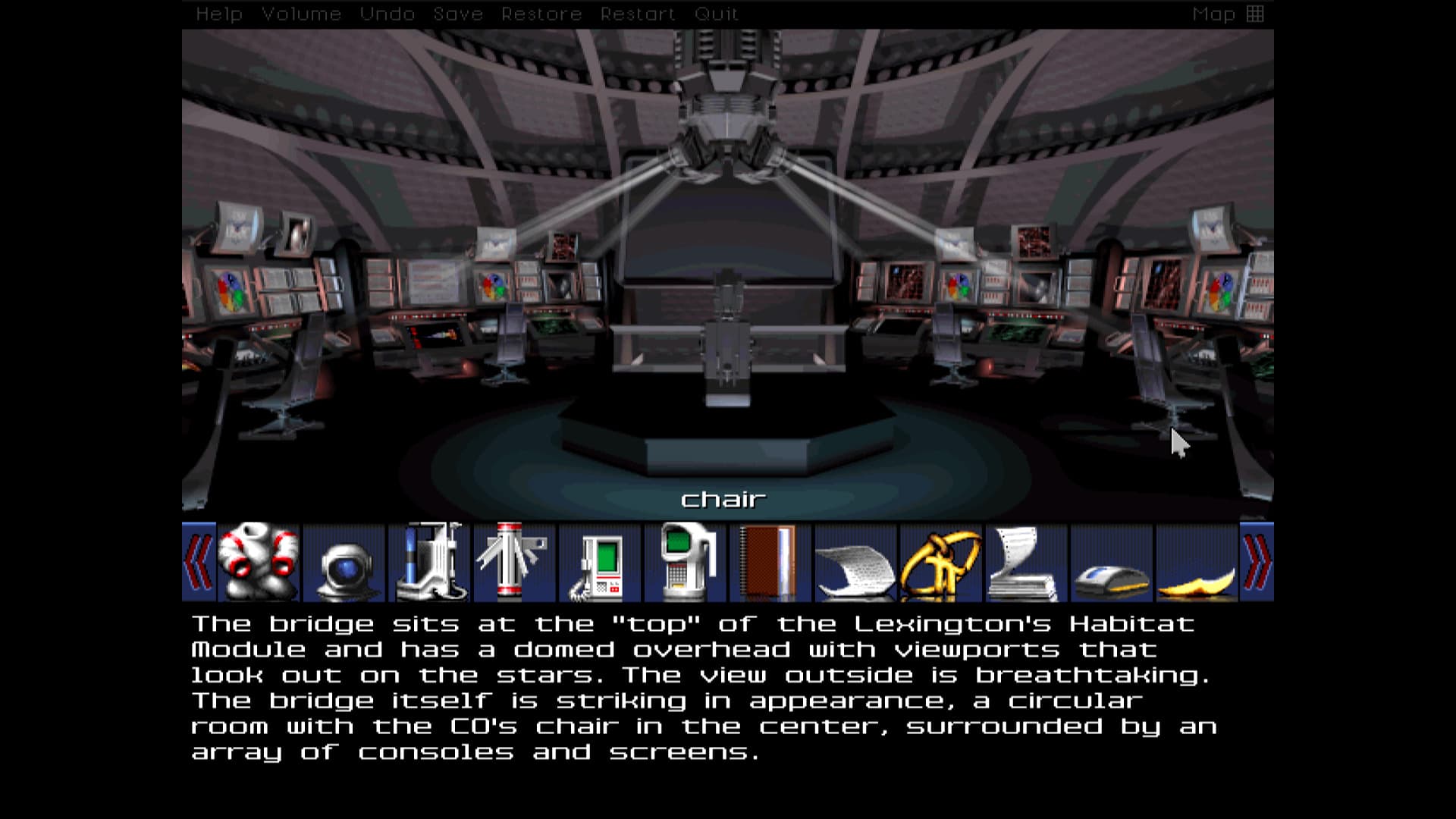Open the Map grid icon
The width and height of the screenshot is (1456, 819).
point(1255,13)
